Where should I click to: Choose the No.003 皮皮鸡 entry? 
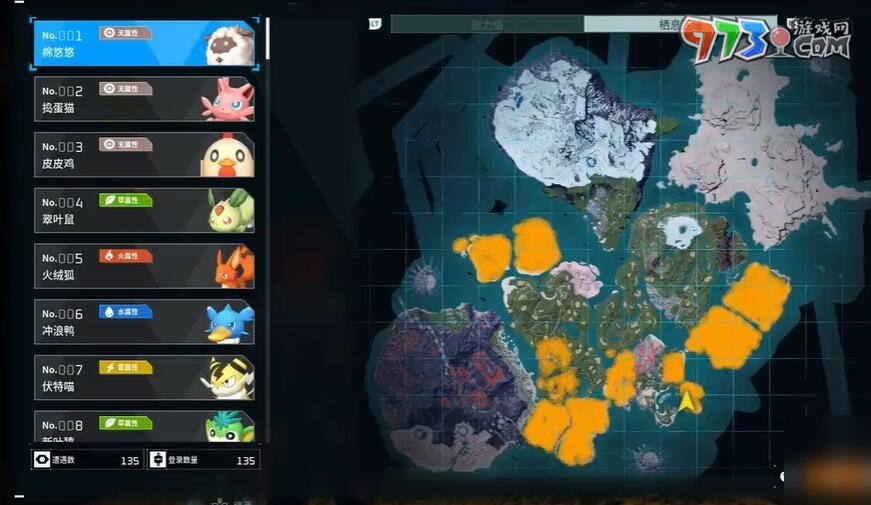(145, 155)
